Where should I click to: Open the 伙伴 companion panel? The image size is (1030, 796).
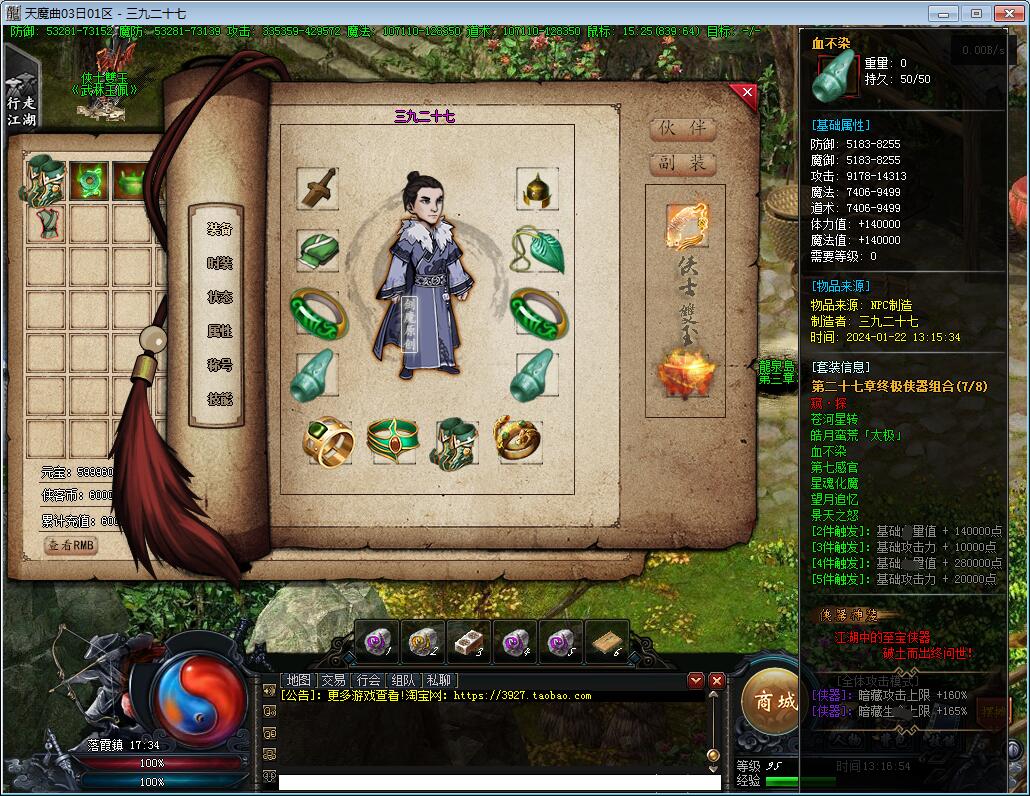click(x=683, y=129)
